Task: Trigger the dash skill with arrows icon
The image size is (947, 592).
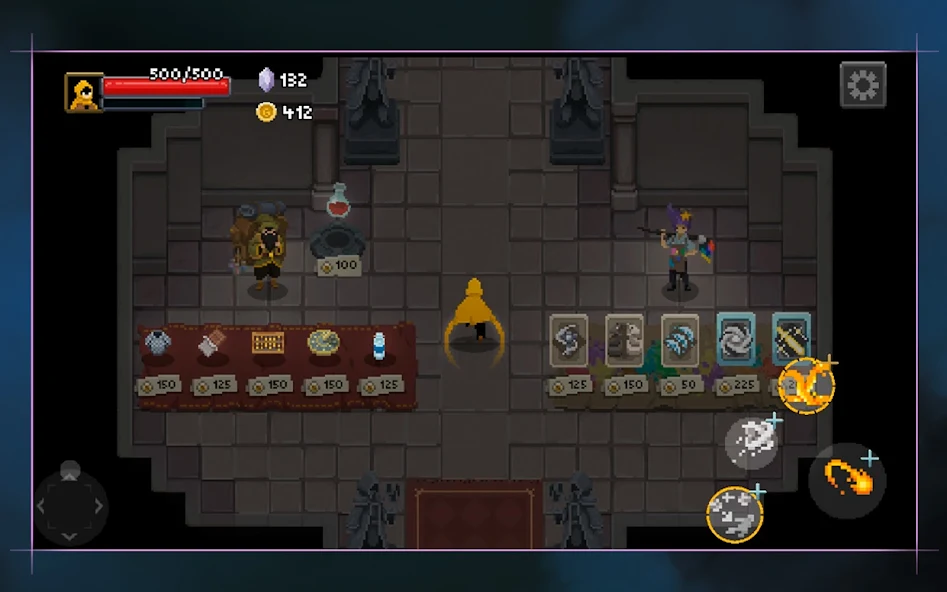Action: coord(735,515)
